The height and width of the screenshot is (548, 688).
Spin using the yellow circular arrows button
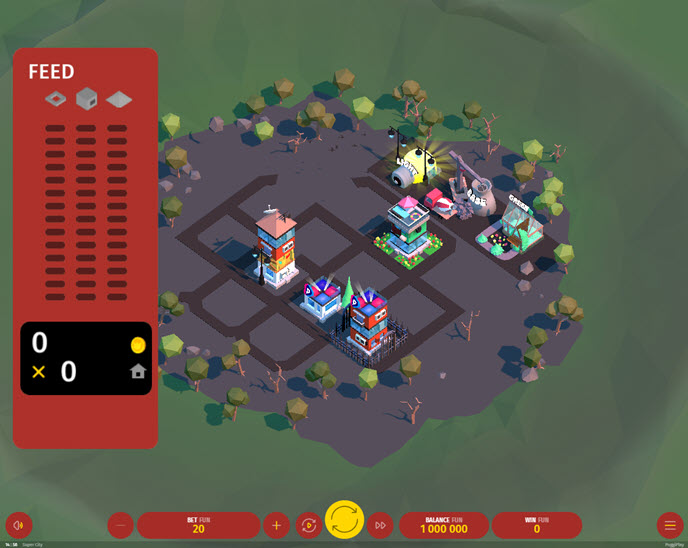pos(344,520)
